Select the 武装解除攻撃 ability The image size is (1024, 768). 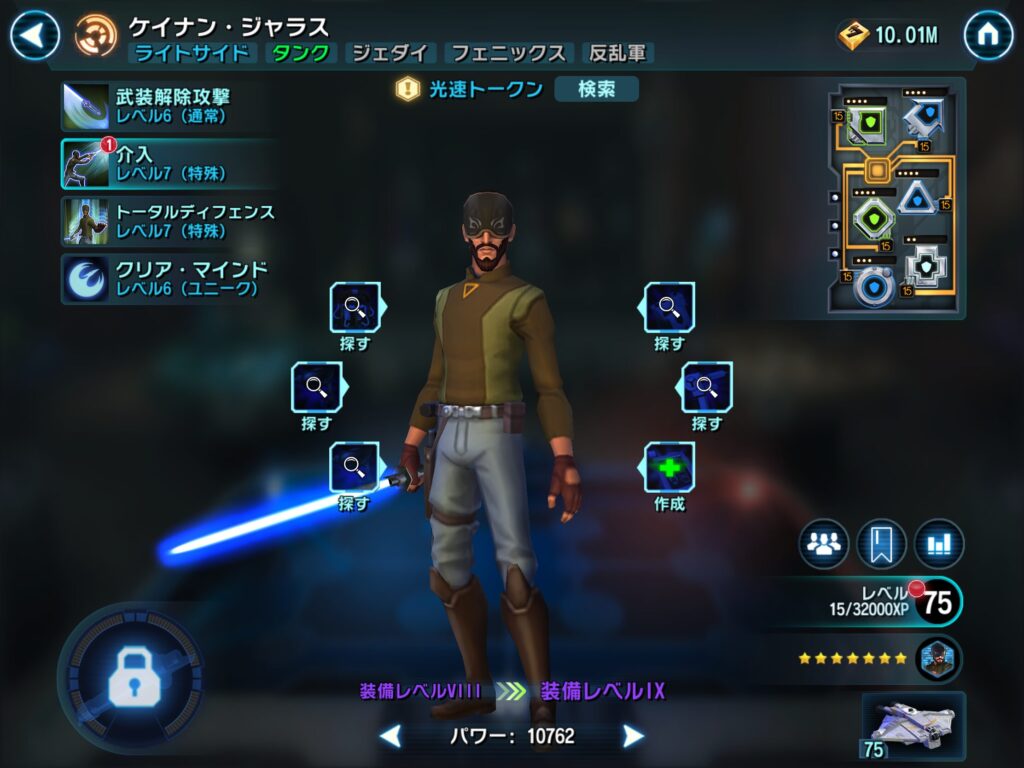160,106
